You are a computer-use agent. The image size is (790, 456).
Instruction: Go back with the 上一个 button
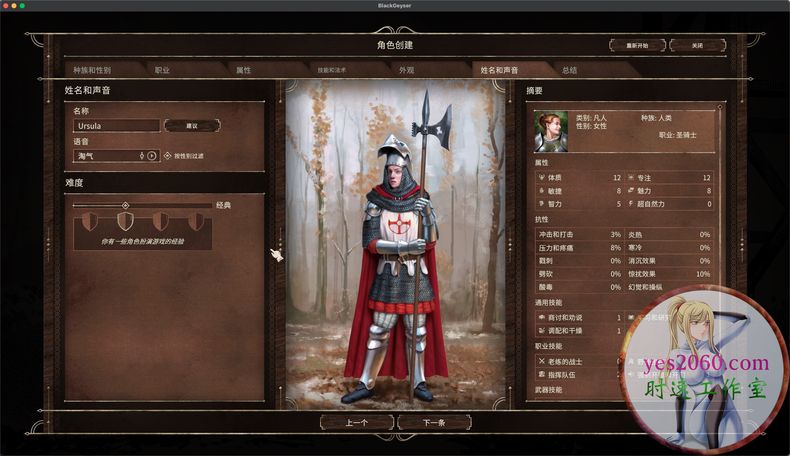click(x=357, y=423)
